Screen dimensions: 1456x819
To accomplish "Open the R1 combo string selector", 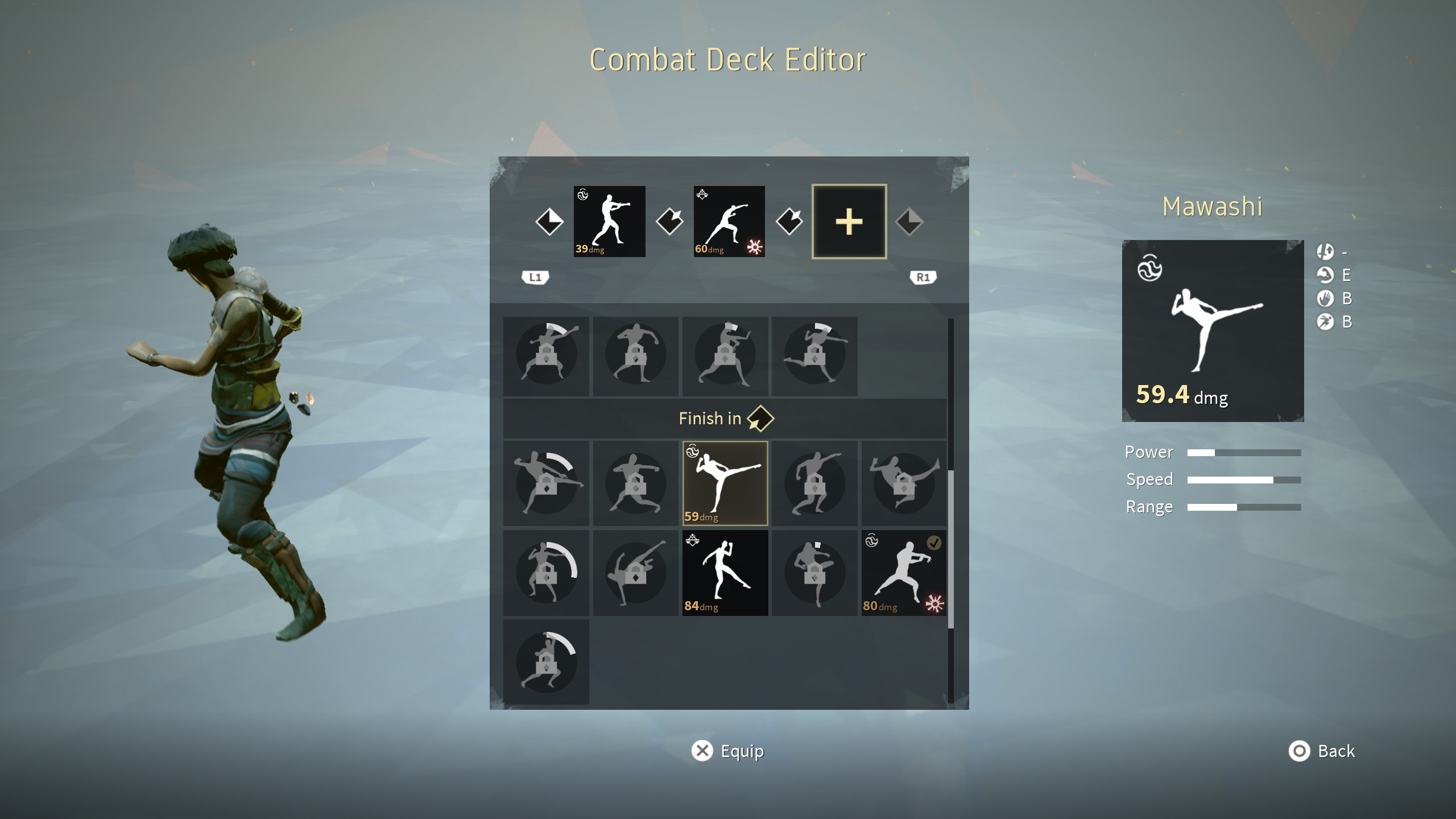I will point(923,277).
